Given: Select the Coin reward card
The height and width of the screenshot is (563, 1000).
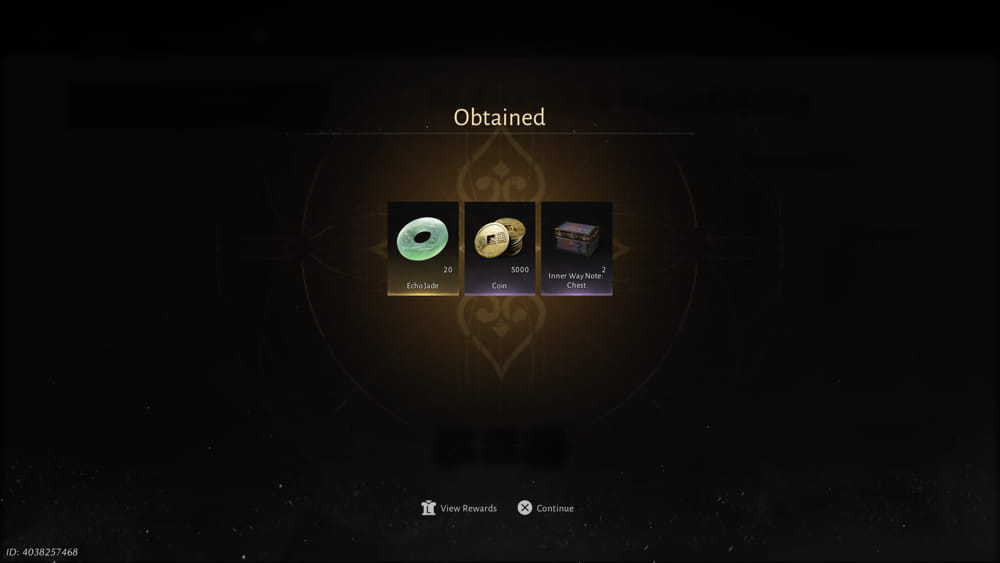Looking at the screenshot, I should click(500, 248).
